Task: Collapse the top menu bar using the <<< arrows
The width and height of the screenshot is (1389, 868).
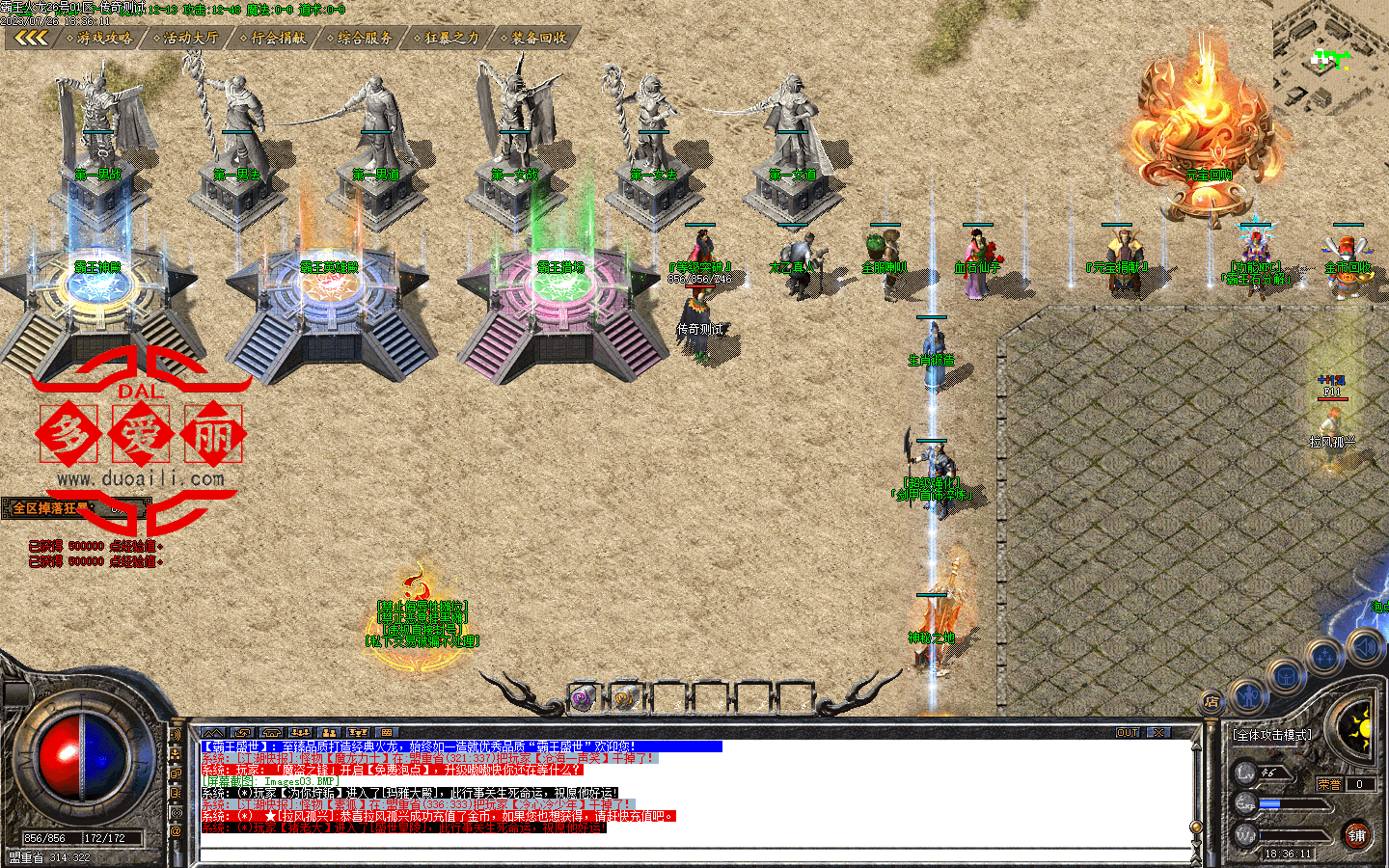Action: pyautogui.click(x=32, y=39)
